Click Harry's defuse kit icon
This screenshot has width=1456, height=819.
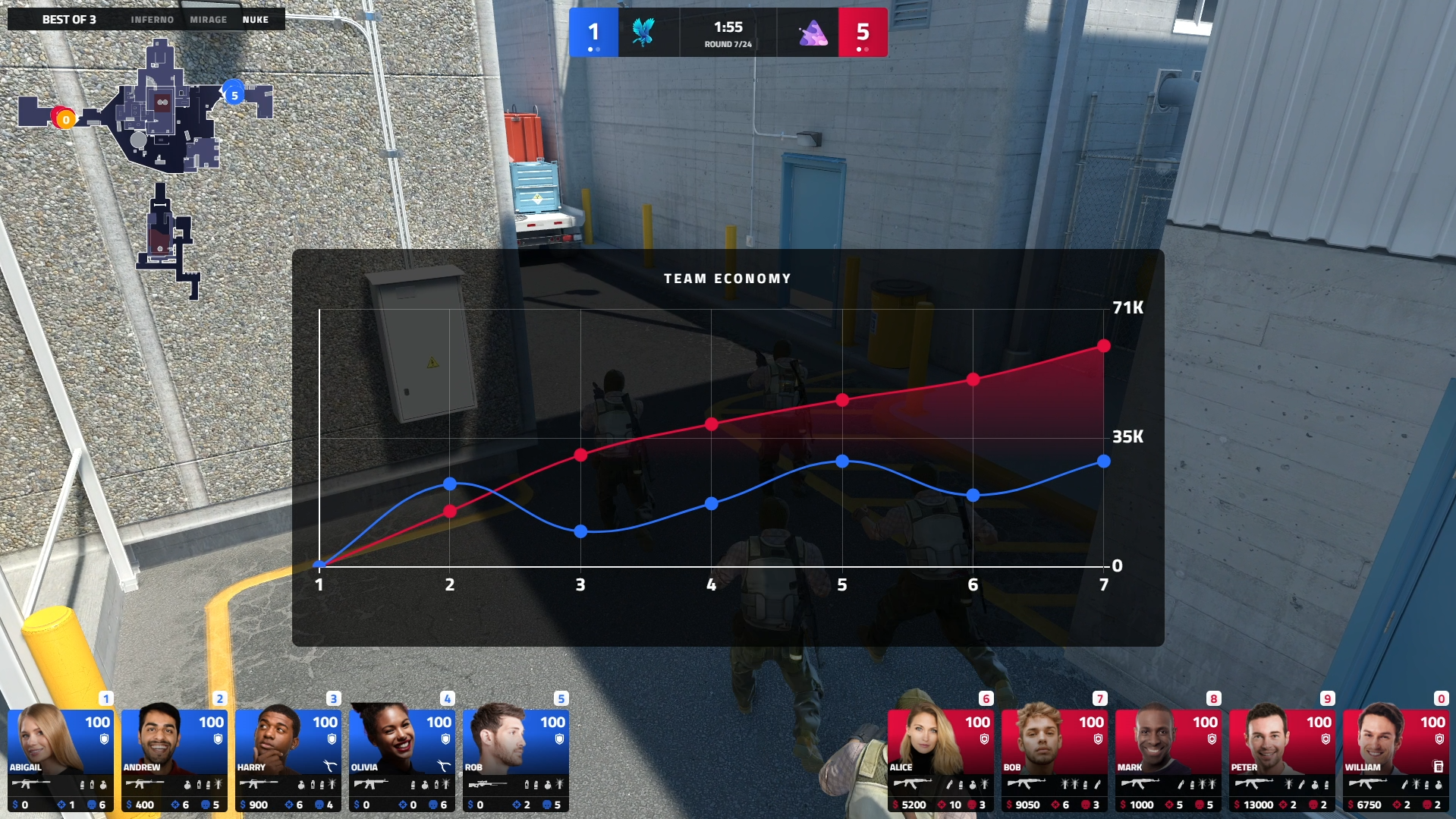click(x=331, y=767)
